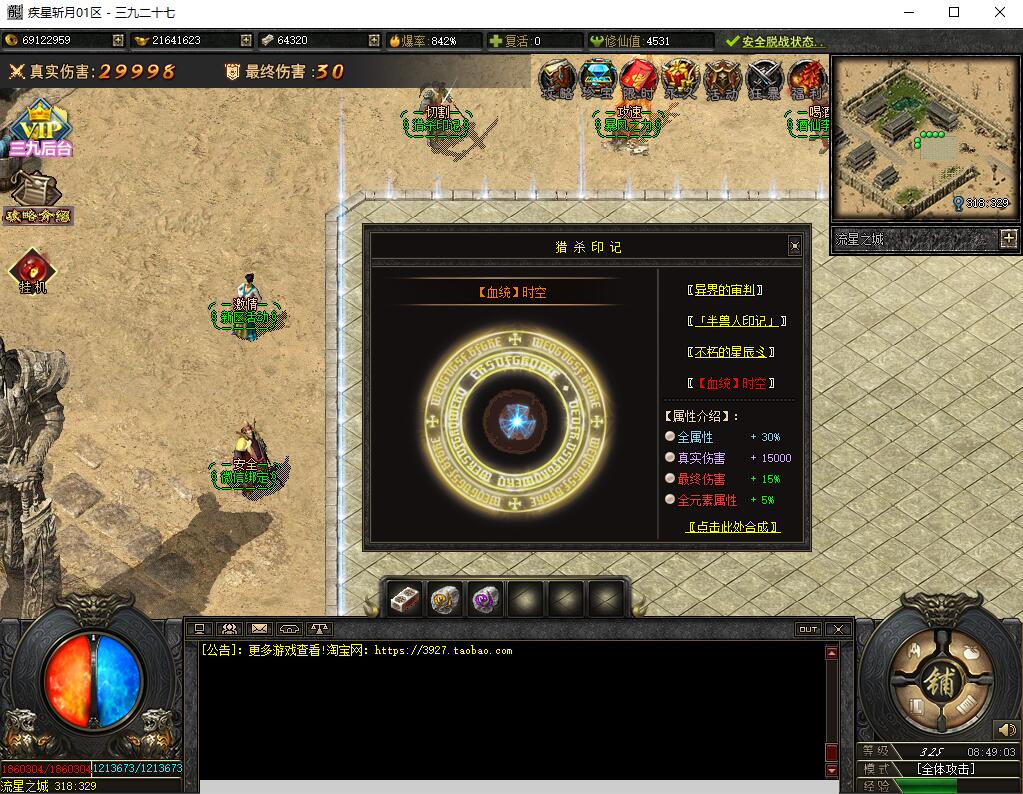The image size is (1023, 794).
Task: Open the 限时 red envelope icon
Action: (x=638, y=78)
